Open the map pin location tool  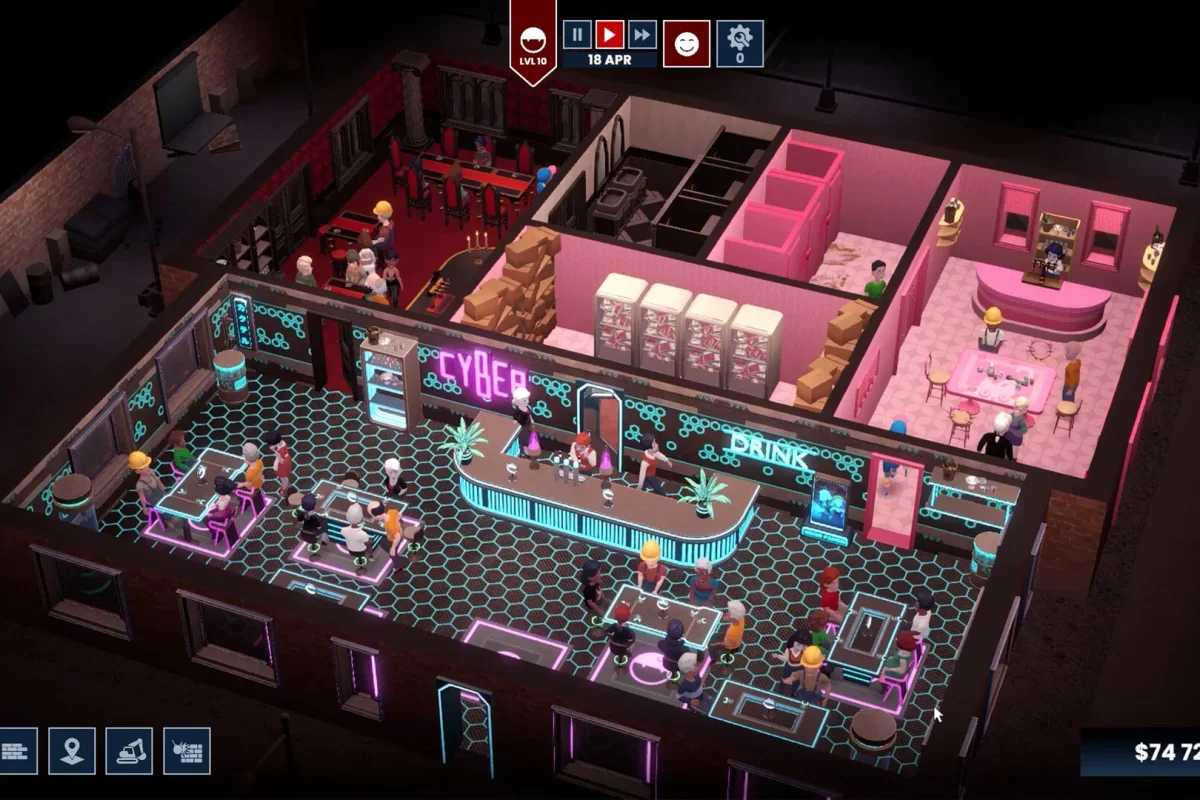(x=72, y=750)
